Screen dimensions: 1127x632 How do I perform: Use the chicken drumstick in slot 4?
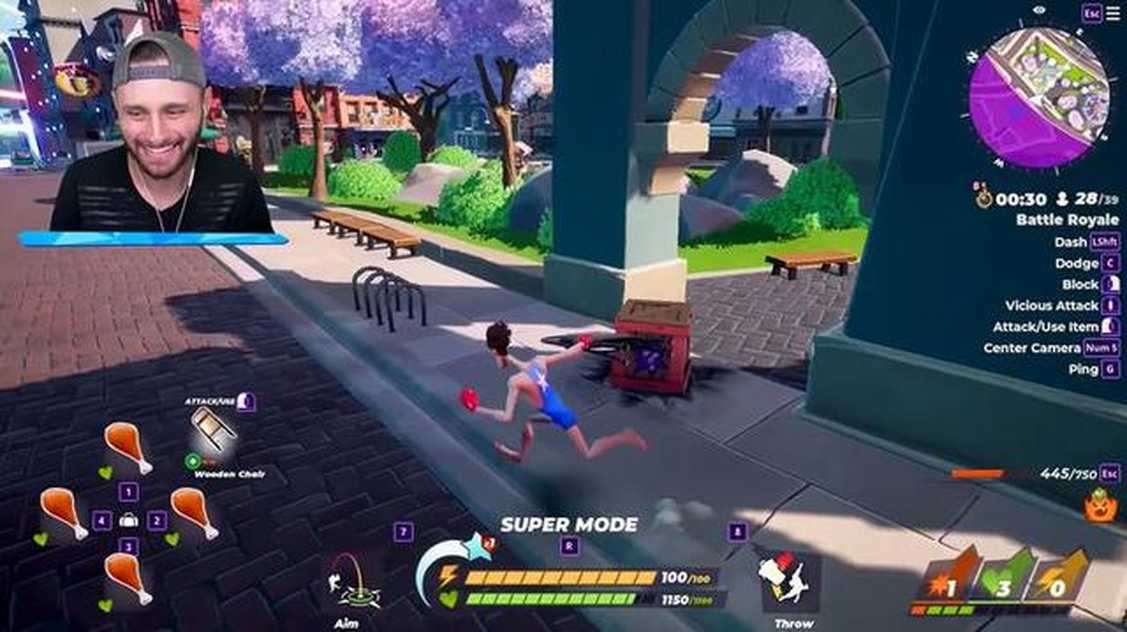(63, 513)
